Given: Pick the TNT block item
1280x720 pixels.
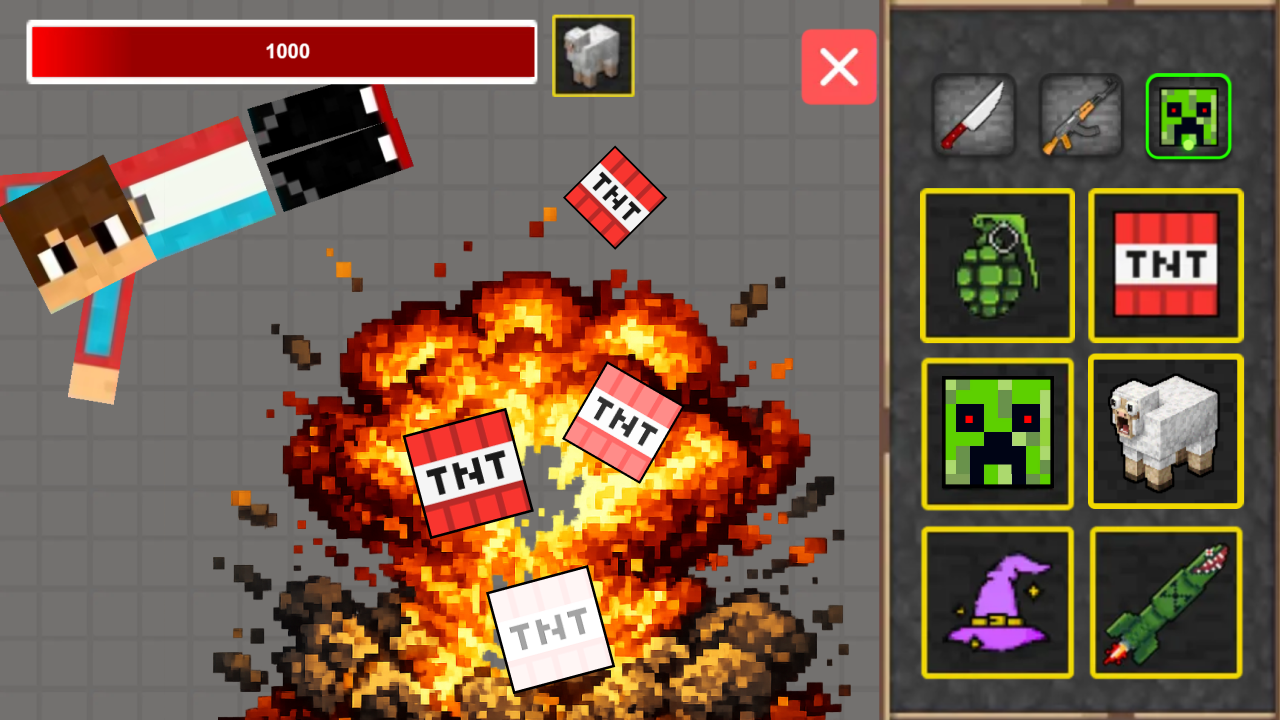Looking at the screenshot, I should pyautogui.click(x=1165, y=265).
